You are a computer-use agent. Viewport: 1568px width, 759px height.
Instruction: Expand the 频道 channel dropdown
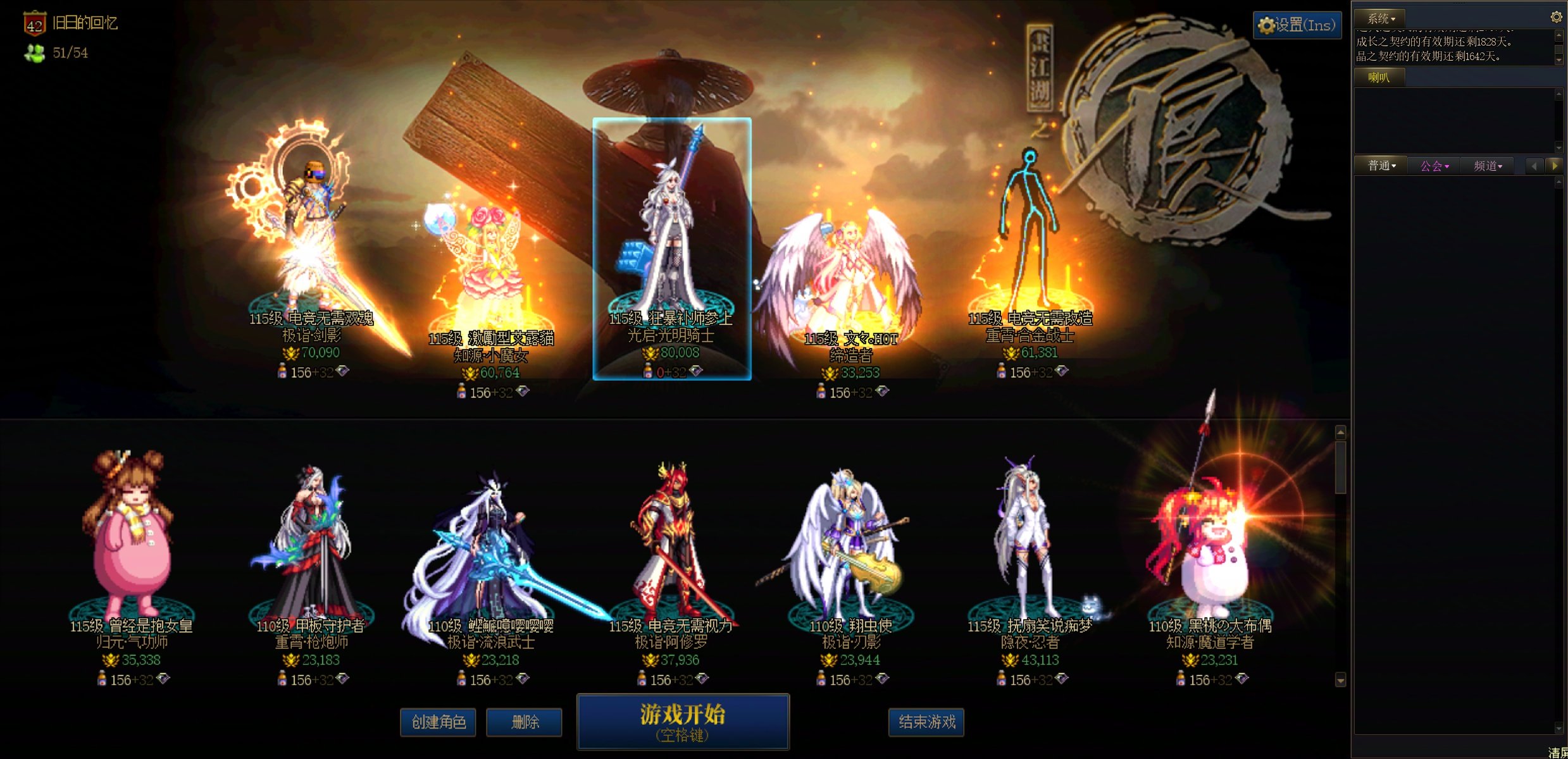point(1487,166)
